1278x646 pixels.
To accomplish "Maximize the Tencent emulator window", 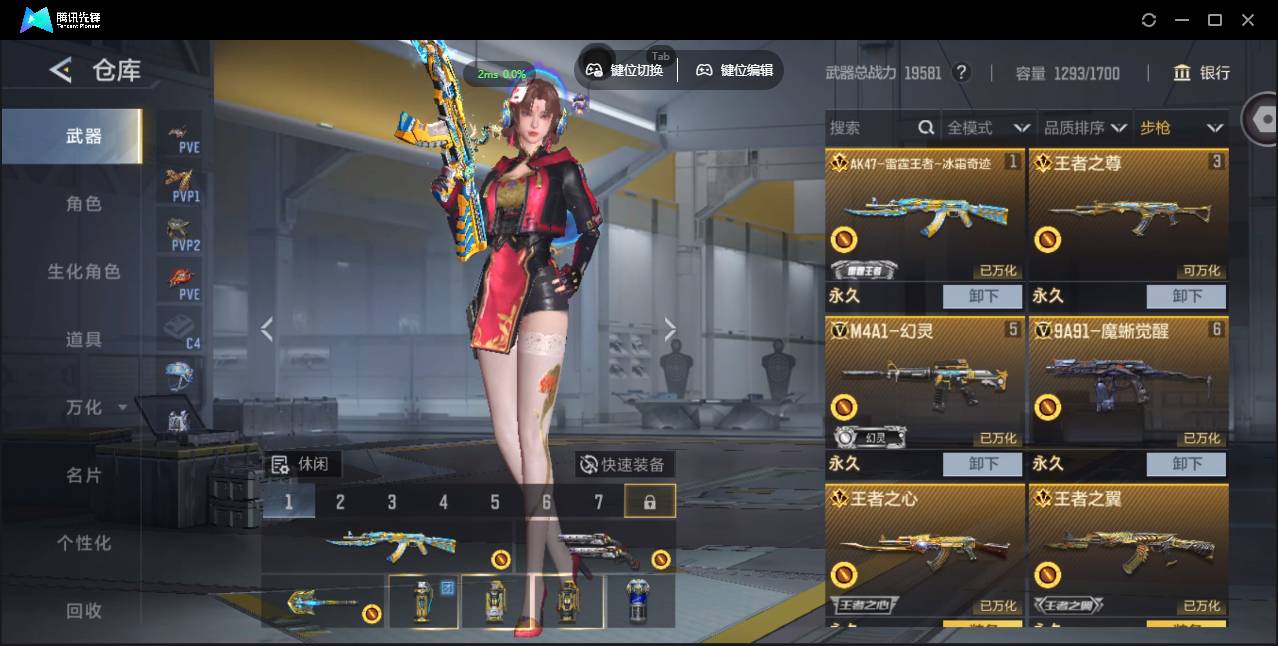I will pos(1215,20).
